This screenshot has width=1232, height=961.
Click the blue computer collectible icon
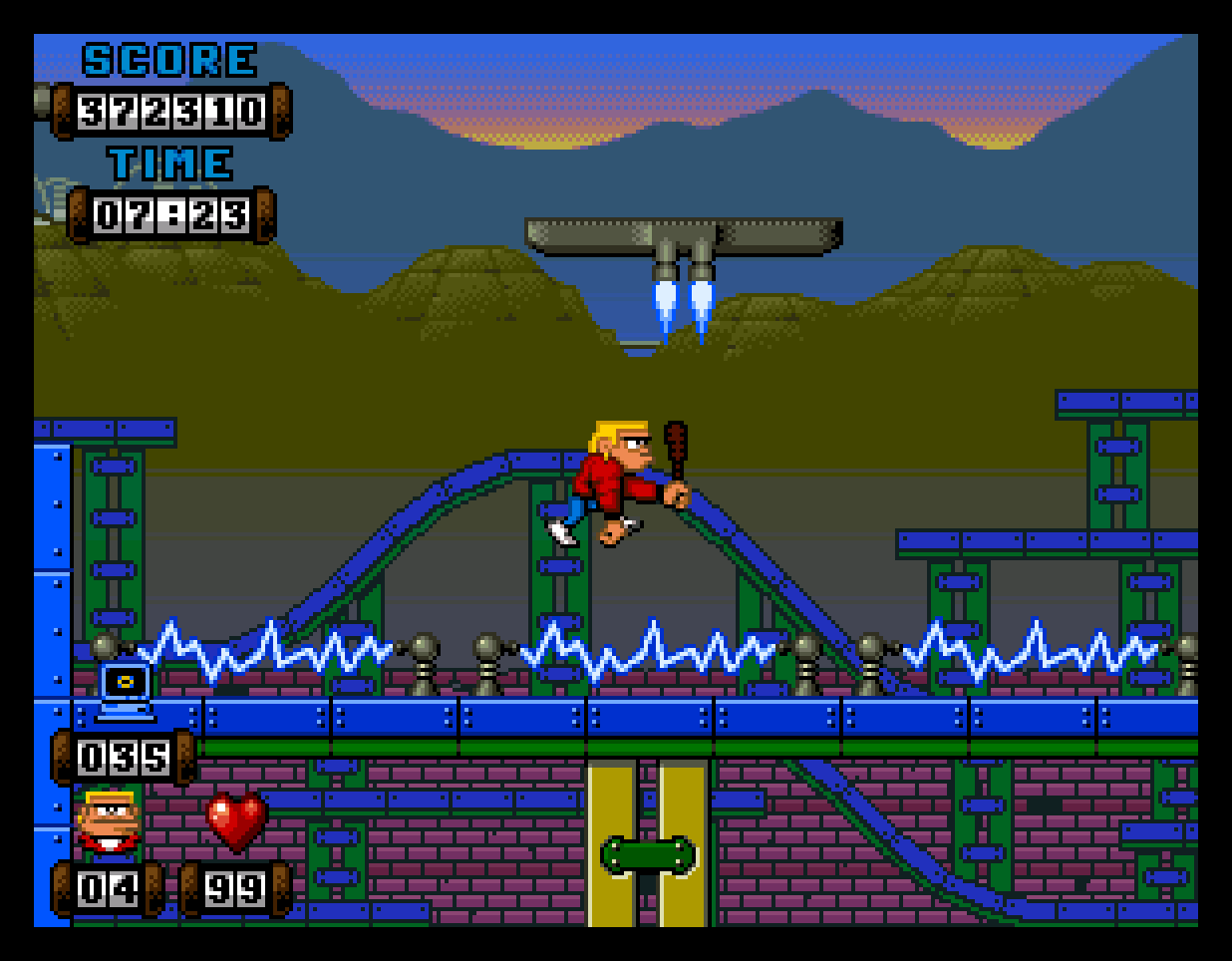pyautogui.click(x=126, y=690)
